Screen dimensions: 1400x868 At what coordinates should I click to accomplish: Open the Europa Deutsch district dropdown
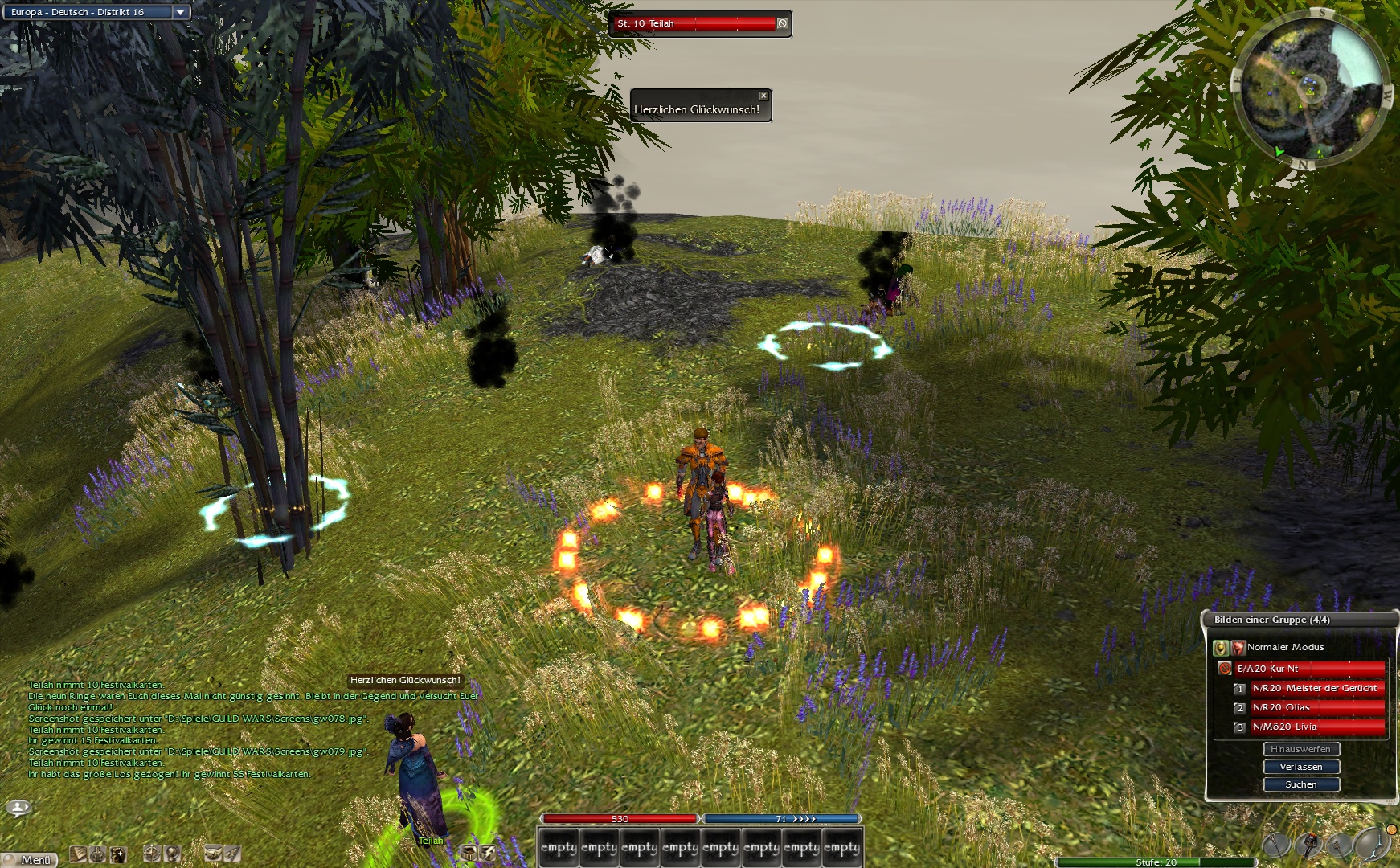[x=181, y=12]
